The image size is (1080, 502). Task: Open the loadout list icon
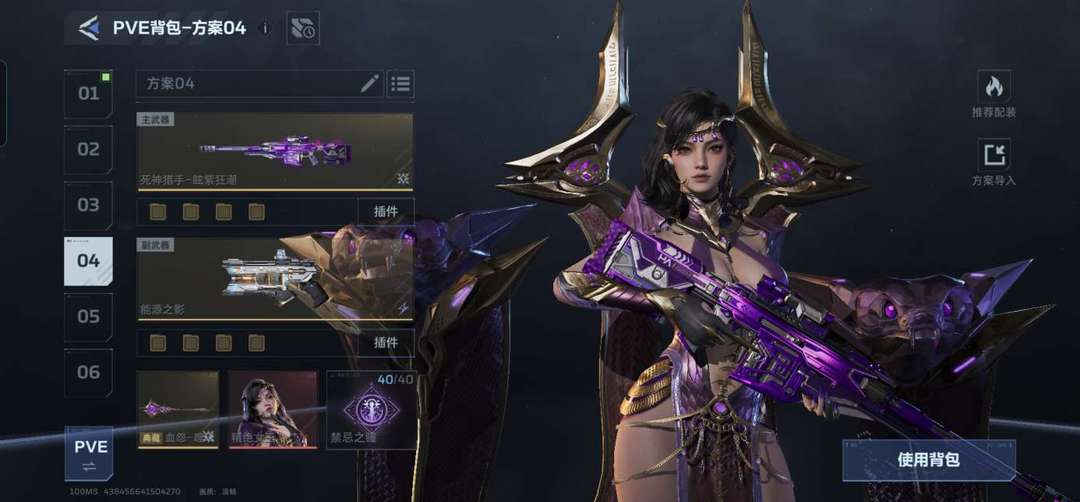(401, 84)
